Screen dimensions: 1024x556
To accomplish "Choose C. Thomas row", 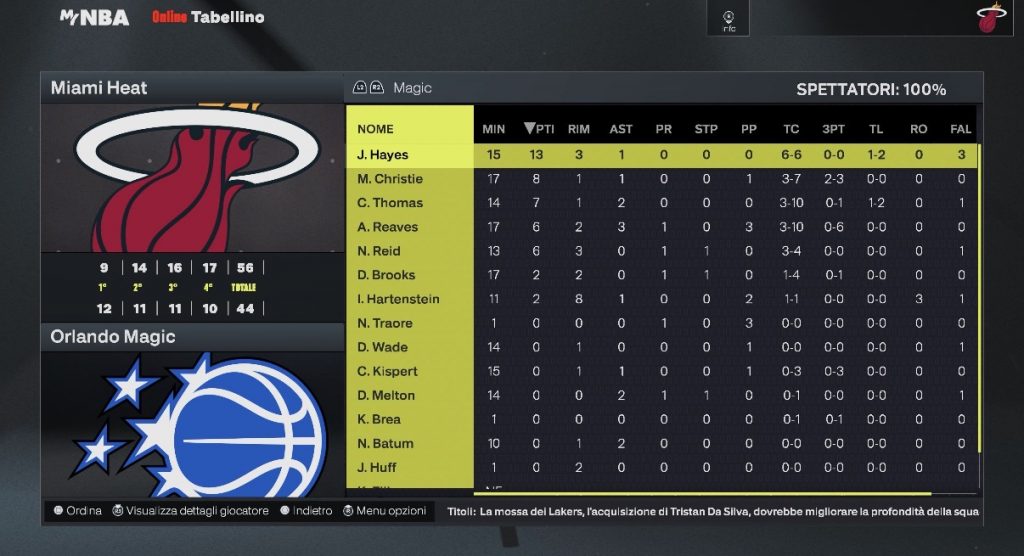I will click(x=390, y=203).
